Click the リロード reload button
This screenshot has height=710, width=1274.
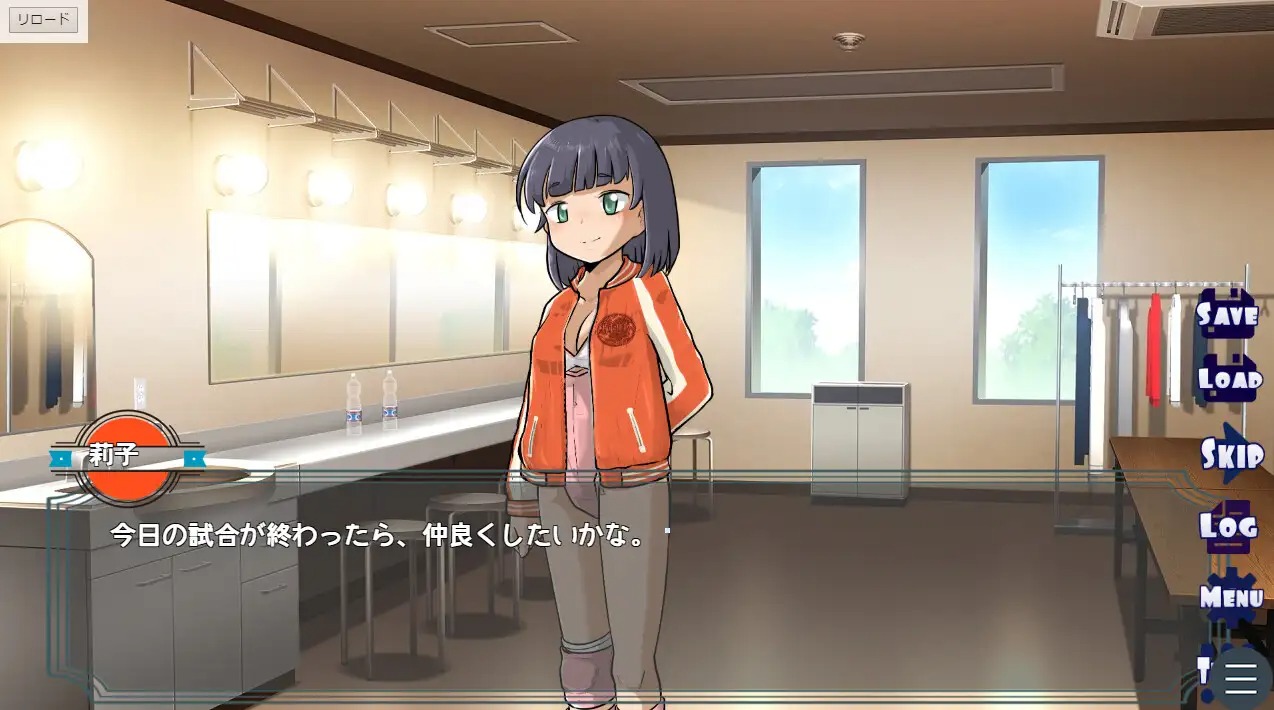44,20
